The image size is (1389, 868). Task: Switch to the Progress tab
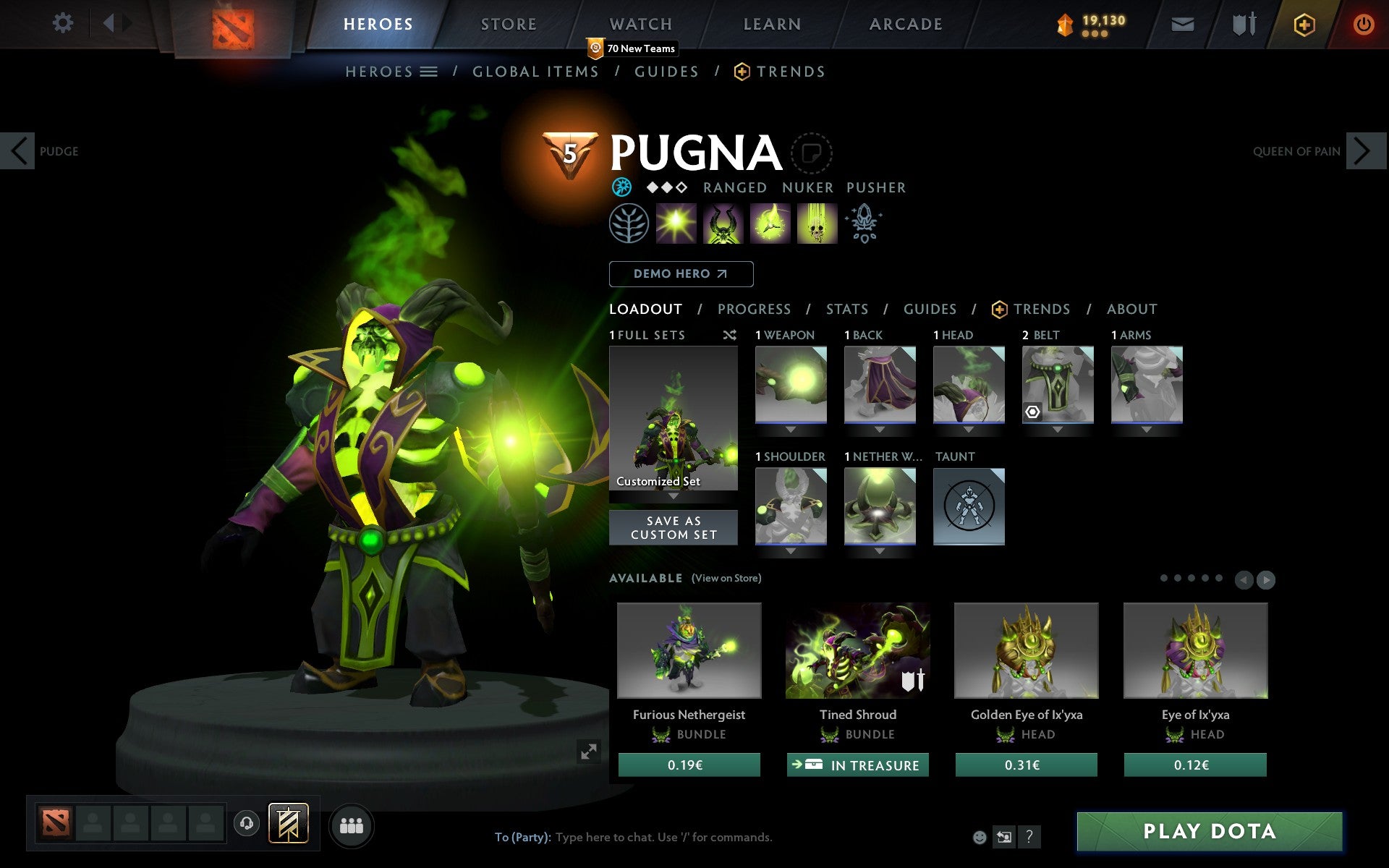[x=754, y=310]
